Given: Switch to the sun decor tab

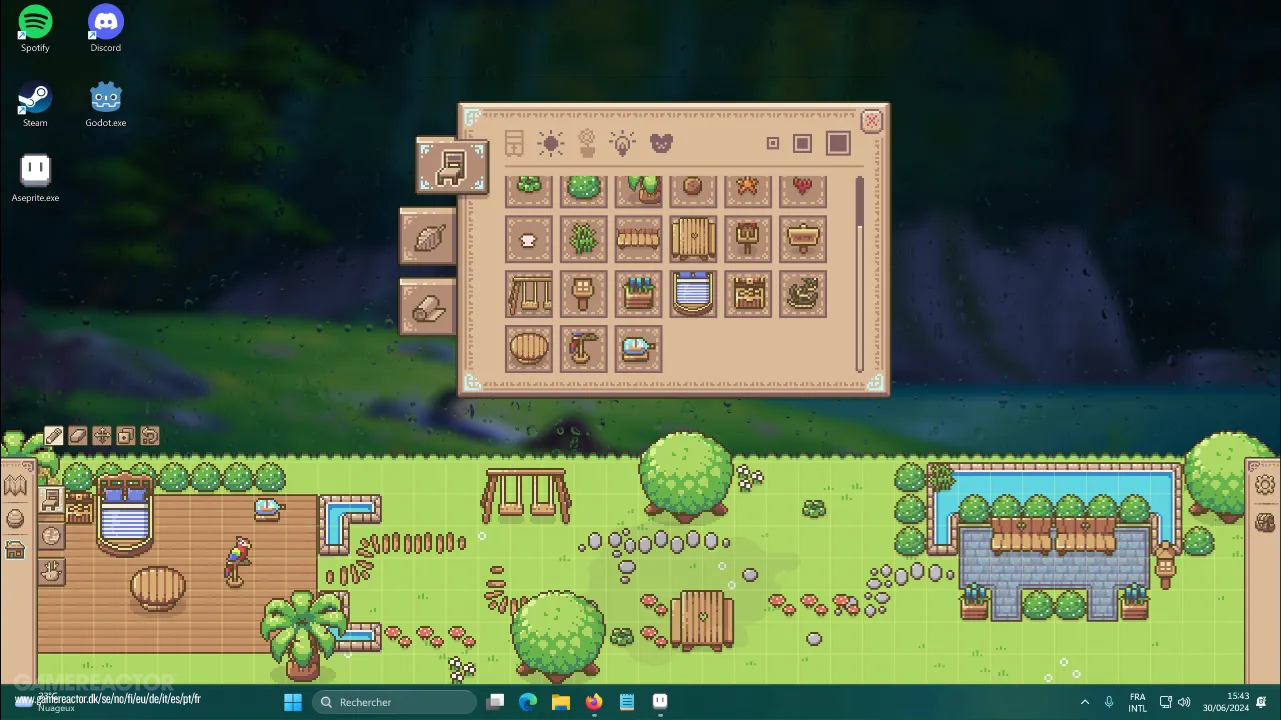Looking at the screenshot, I should [x=550, y=143].
